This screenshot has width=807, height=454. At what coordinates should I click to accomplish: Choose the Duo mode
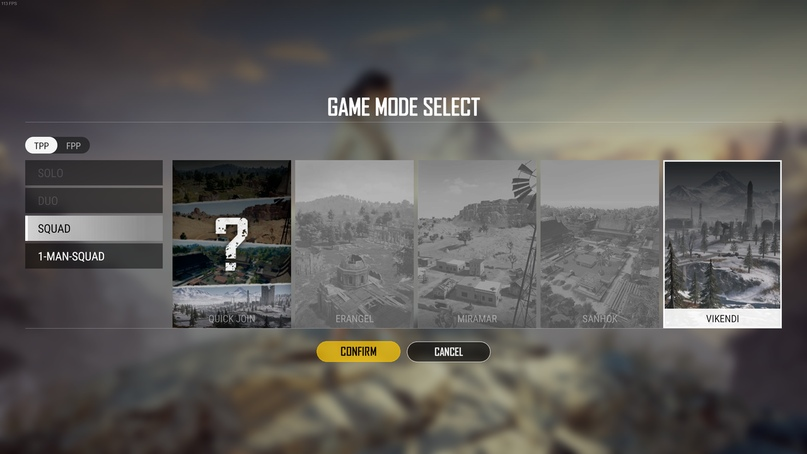coord(94,201)
